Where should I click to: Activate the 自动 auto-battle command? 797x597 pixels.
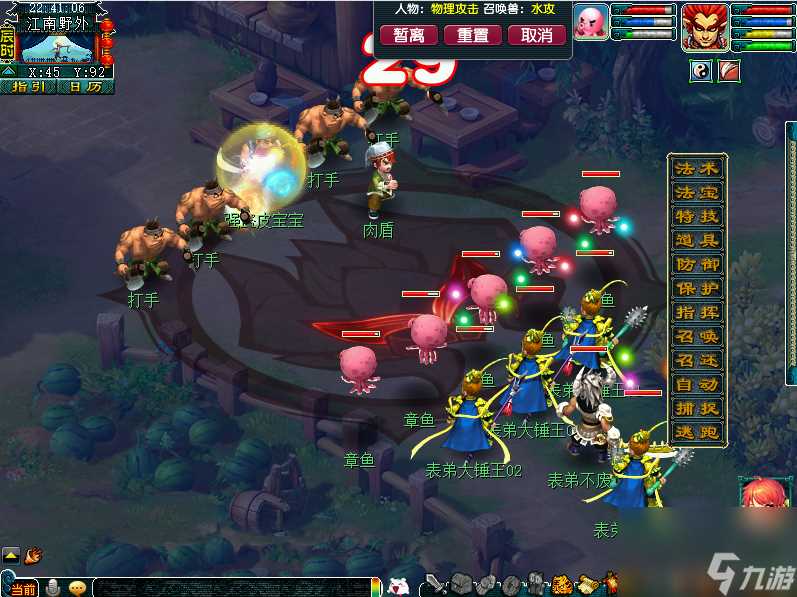[x=697, y=385]
